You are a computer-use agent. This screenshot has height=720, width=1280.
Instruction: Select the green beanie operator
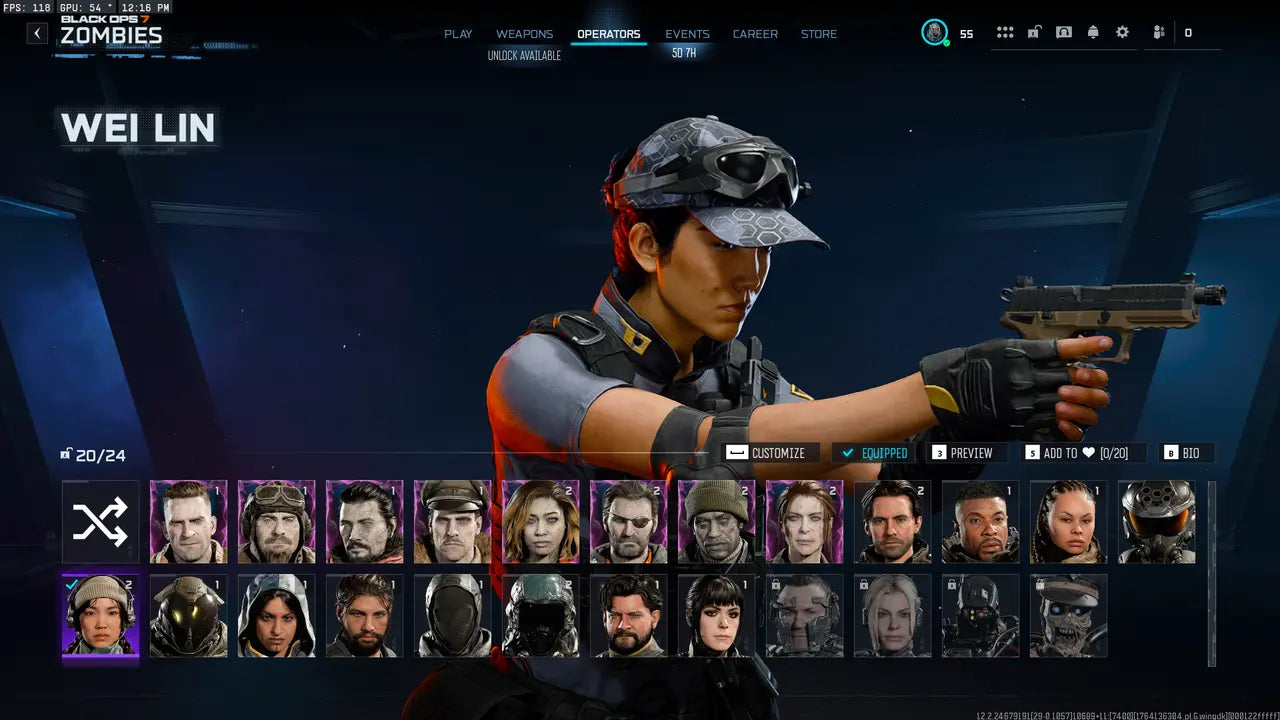pos(716,522)
